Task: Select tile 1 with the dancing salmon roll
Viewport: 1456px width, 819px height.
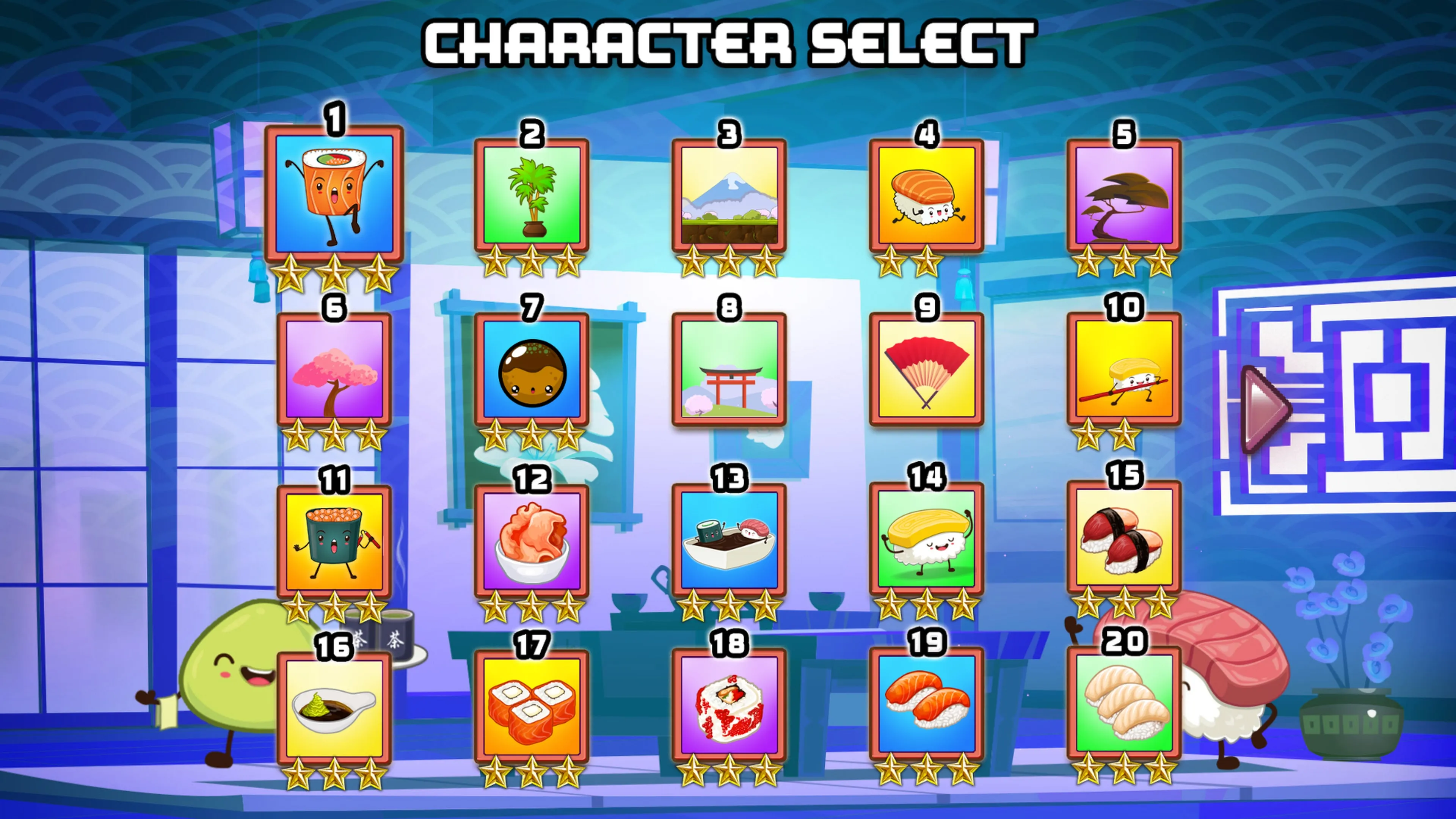Action: pyautogui.click(x=334, y=193)
